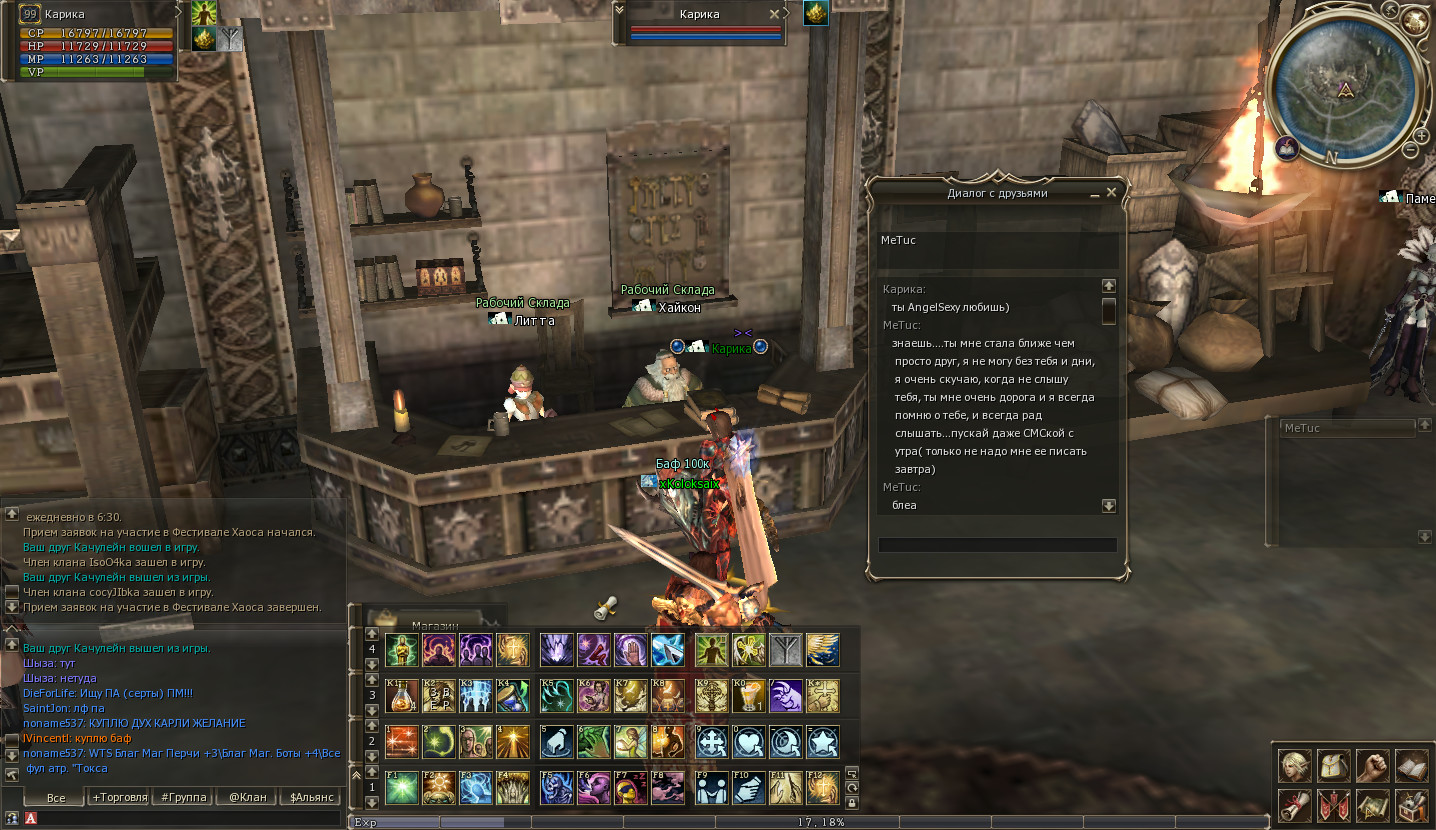
Task: Use the K1 orange potion flask slot
Action: (401, 695)
